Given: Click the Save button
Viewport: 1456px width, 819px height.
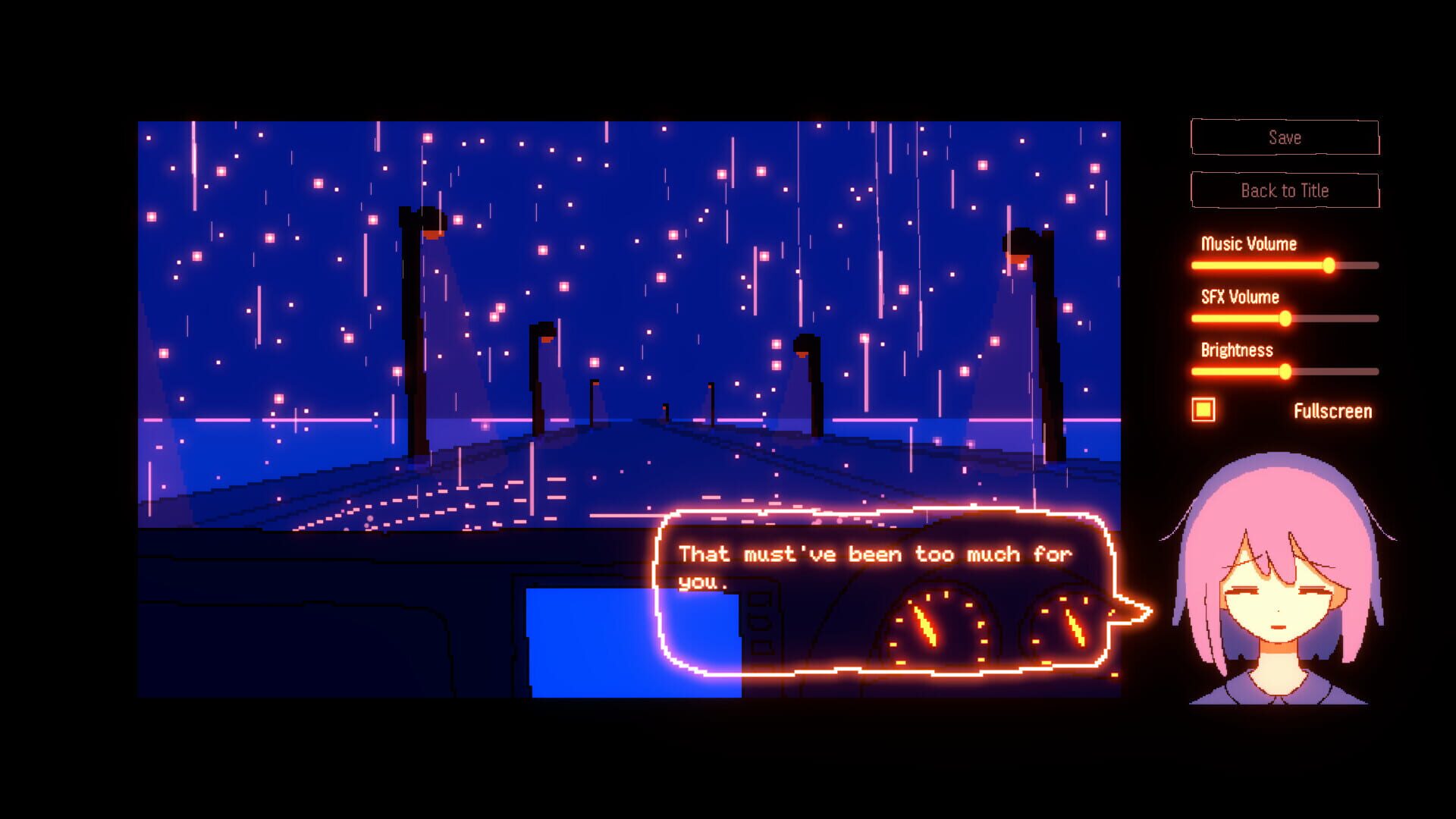Looking at the screenshot, I should coord(1285,136).
